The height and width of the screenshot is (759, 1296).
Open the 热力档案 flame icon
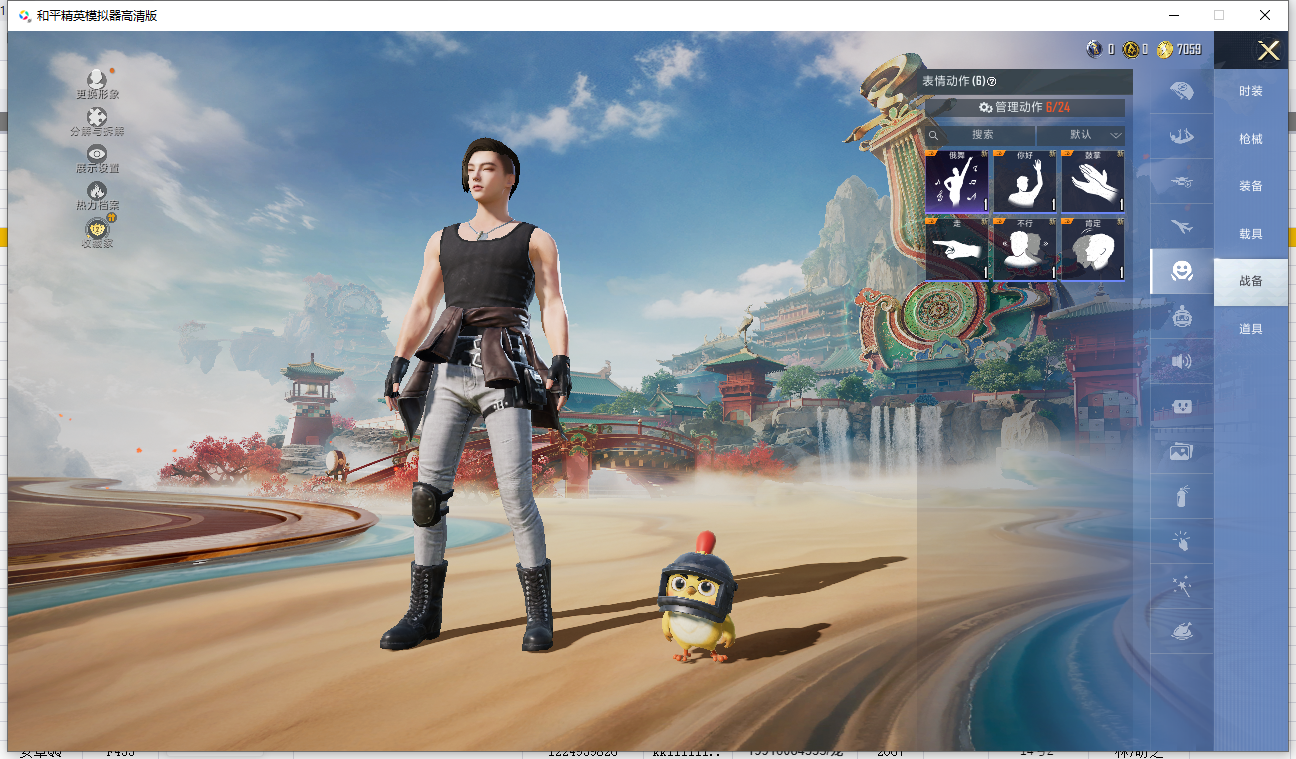[x=97, y=194]
